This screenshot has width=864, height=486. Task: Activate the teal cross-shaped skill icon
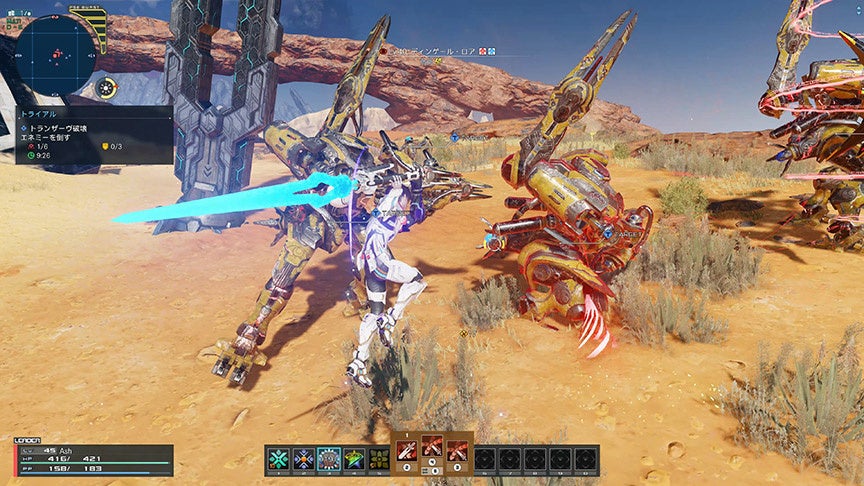[x=279, y=459]
